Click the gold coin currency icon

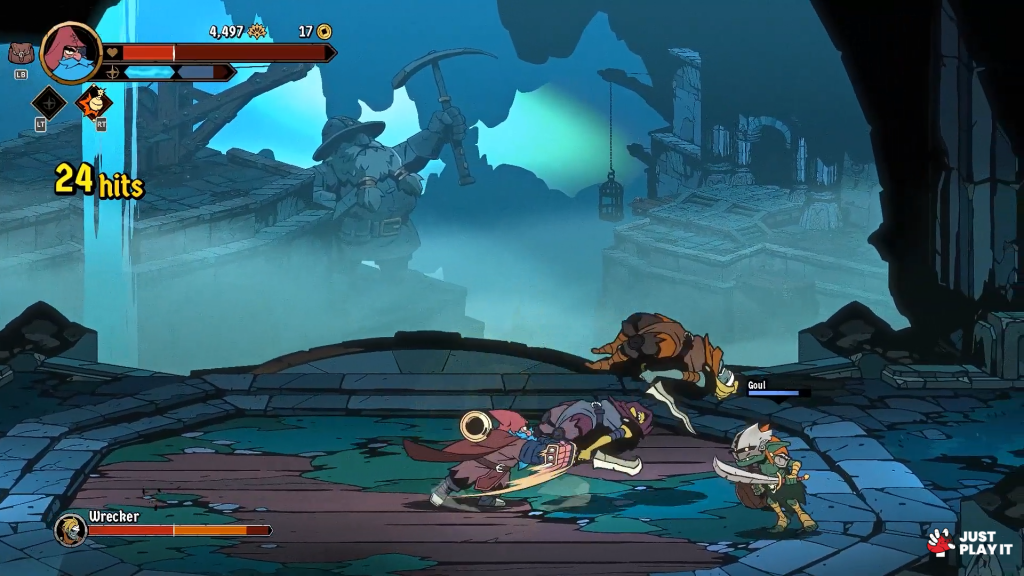coord(324,32)
